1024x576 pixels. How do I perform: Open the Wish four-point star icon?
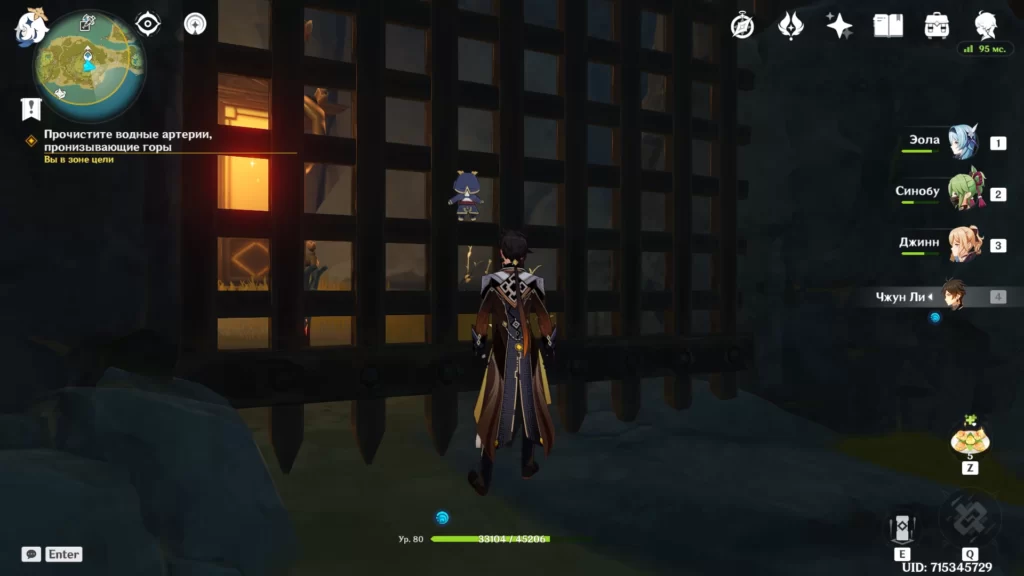(x=840, y=26)
